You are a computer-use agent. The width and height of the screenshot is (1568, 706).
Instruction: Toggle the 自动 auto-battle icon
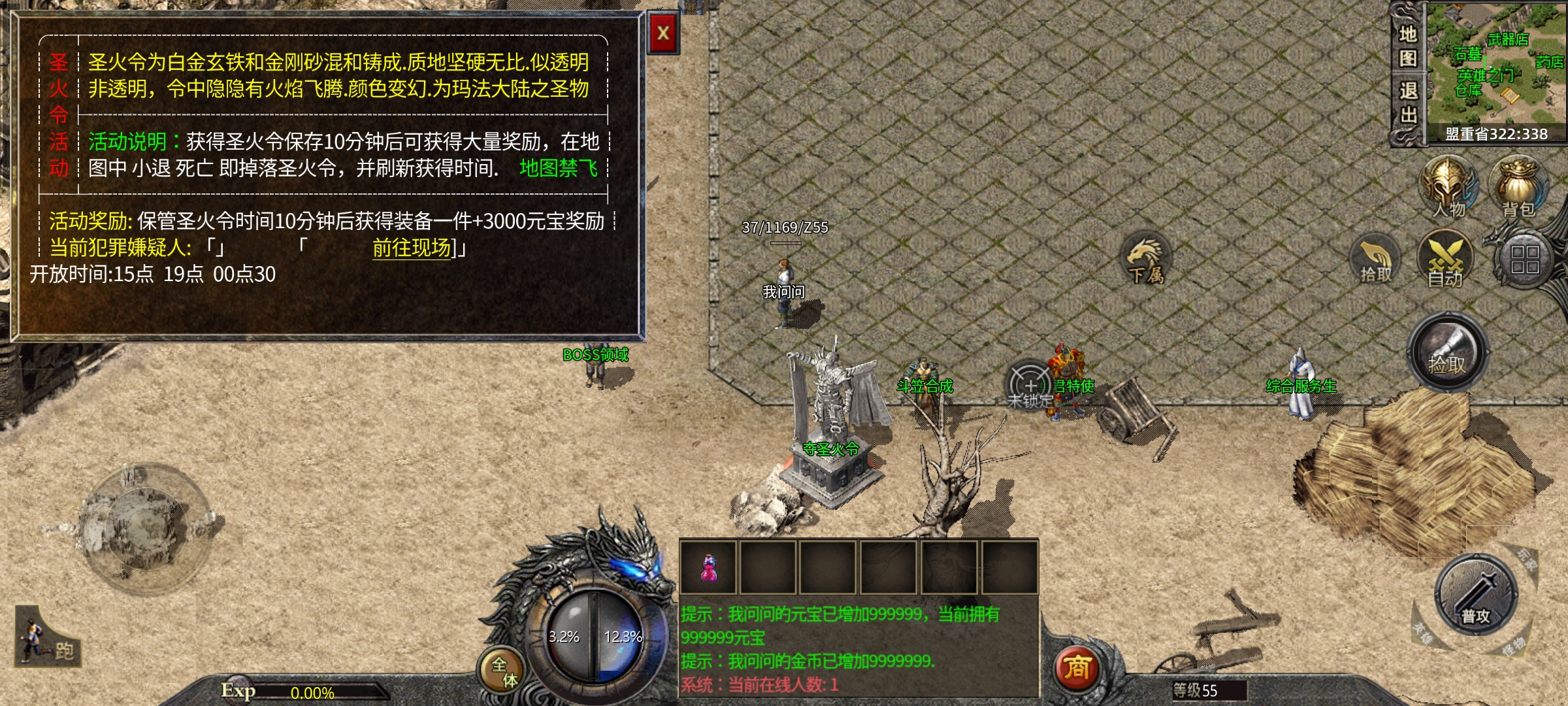(1445, 260)
